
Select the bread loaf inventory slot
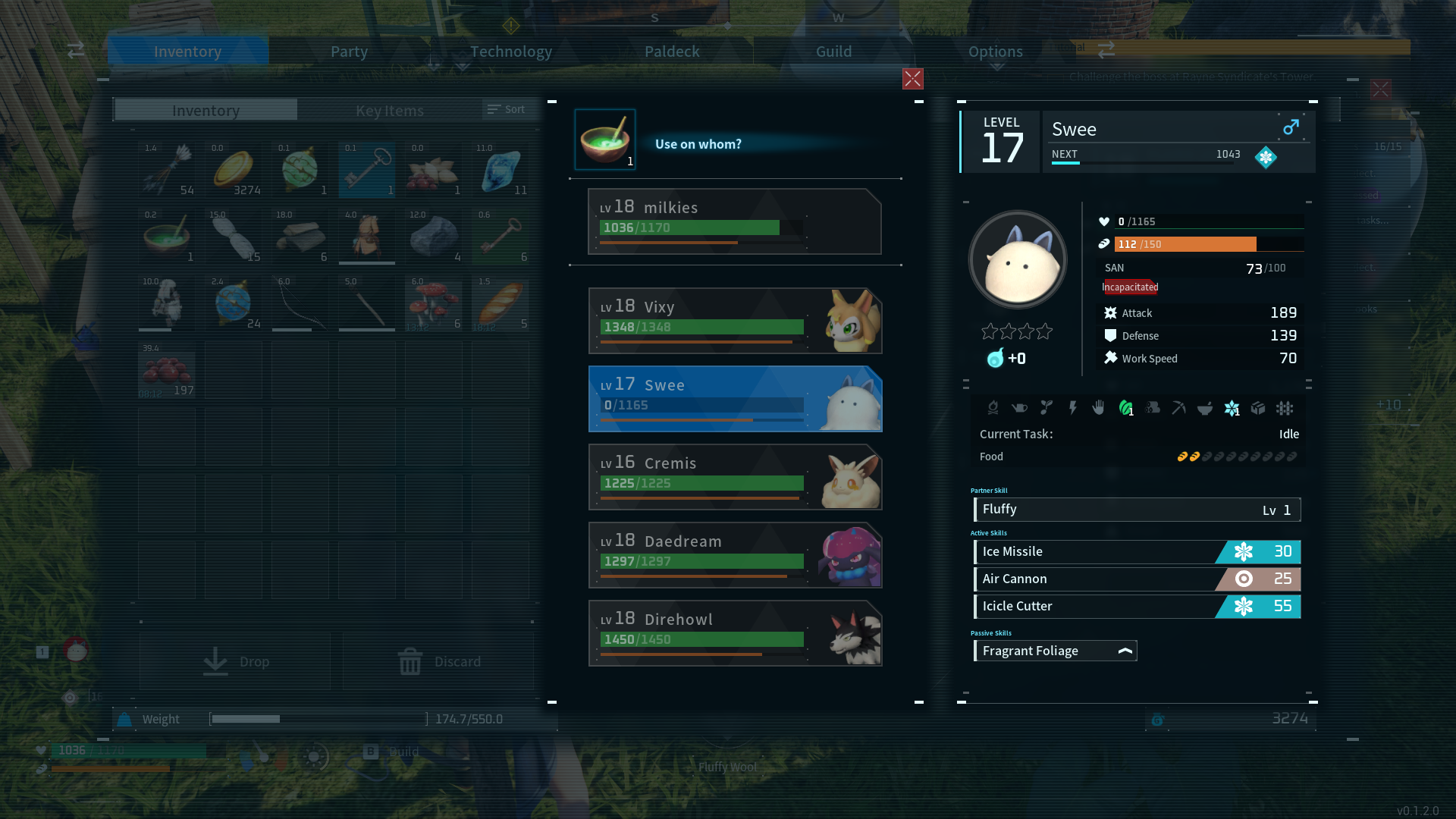click(500, 303)
